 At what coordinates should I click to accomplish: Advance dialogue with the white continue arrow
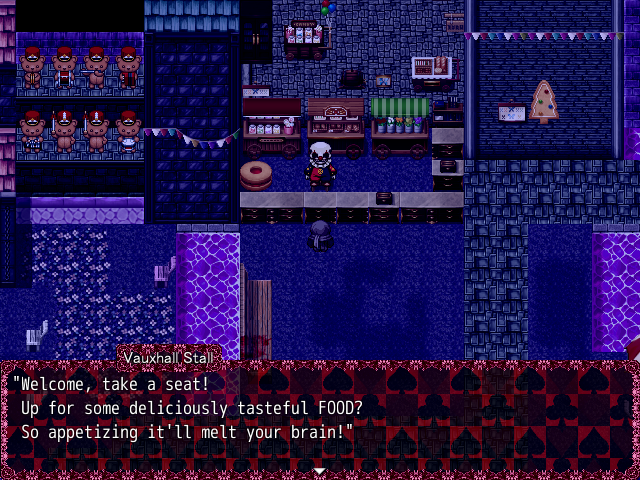319,469
